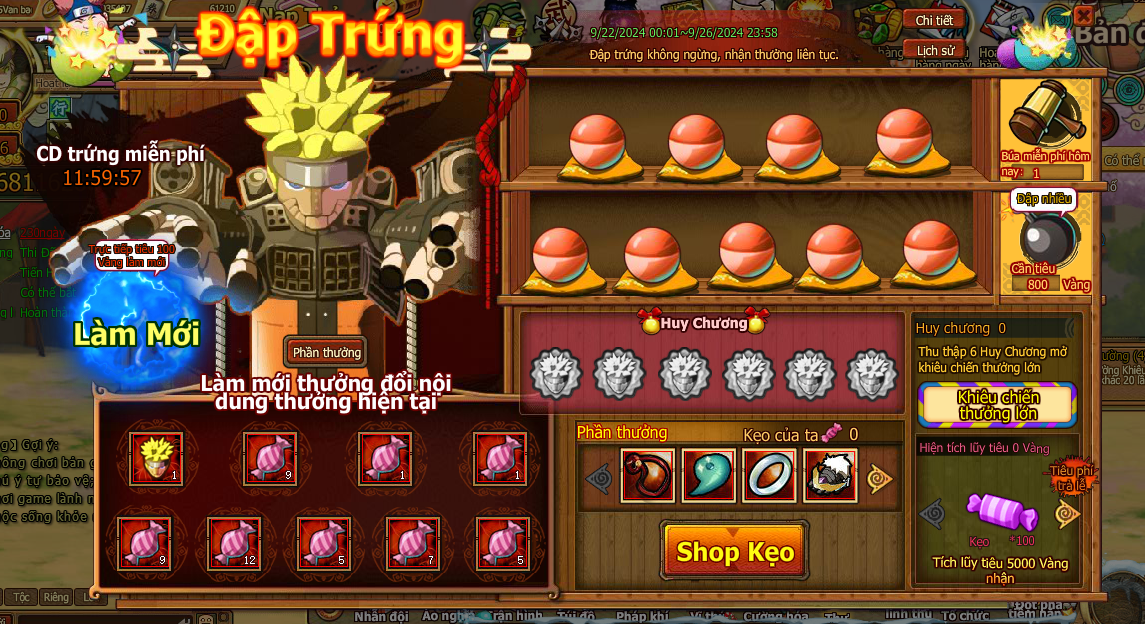Screen dimensions: 1145x624
Task: Open the Phần thưởng button under Naruto
Action: [x=325, y=352]
